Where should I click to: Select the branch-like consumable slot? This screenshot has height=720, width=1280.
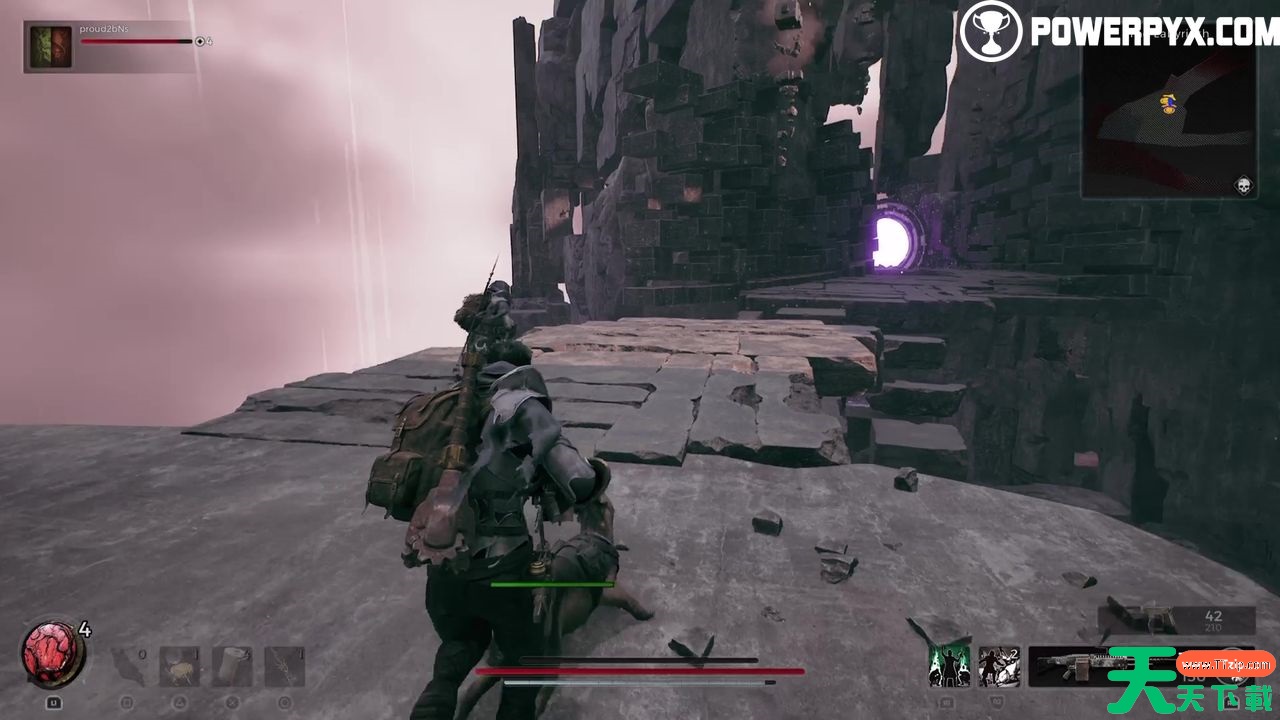285,666
